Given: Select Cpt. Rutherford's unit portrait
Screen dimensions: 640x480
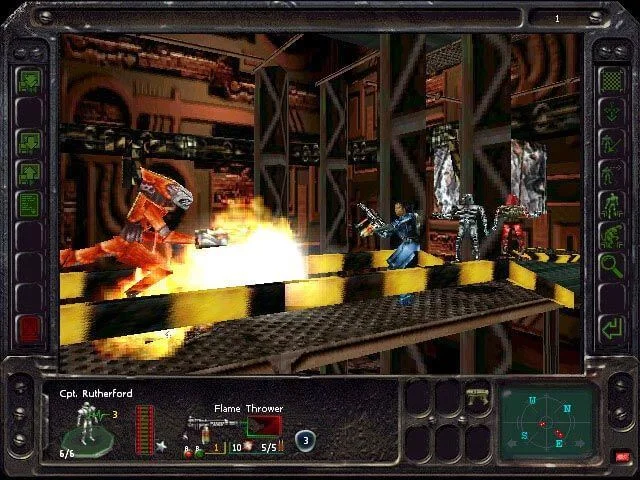Looking at the screenshot, I should click(84, 428).
